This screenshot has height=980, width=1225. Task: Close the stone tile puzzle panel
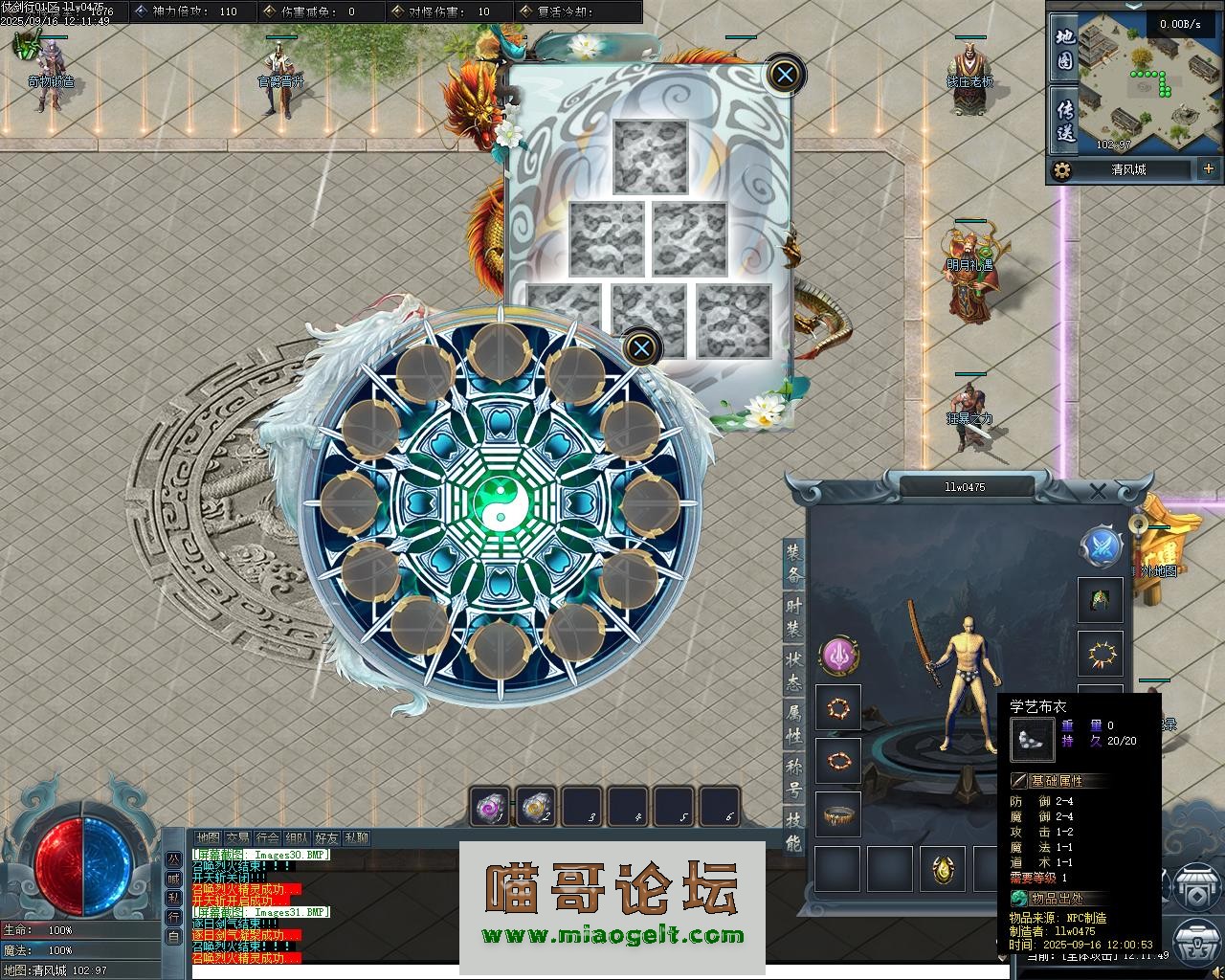click(x=785, y=74)
